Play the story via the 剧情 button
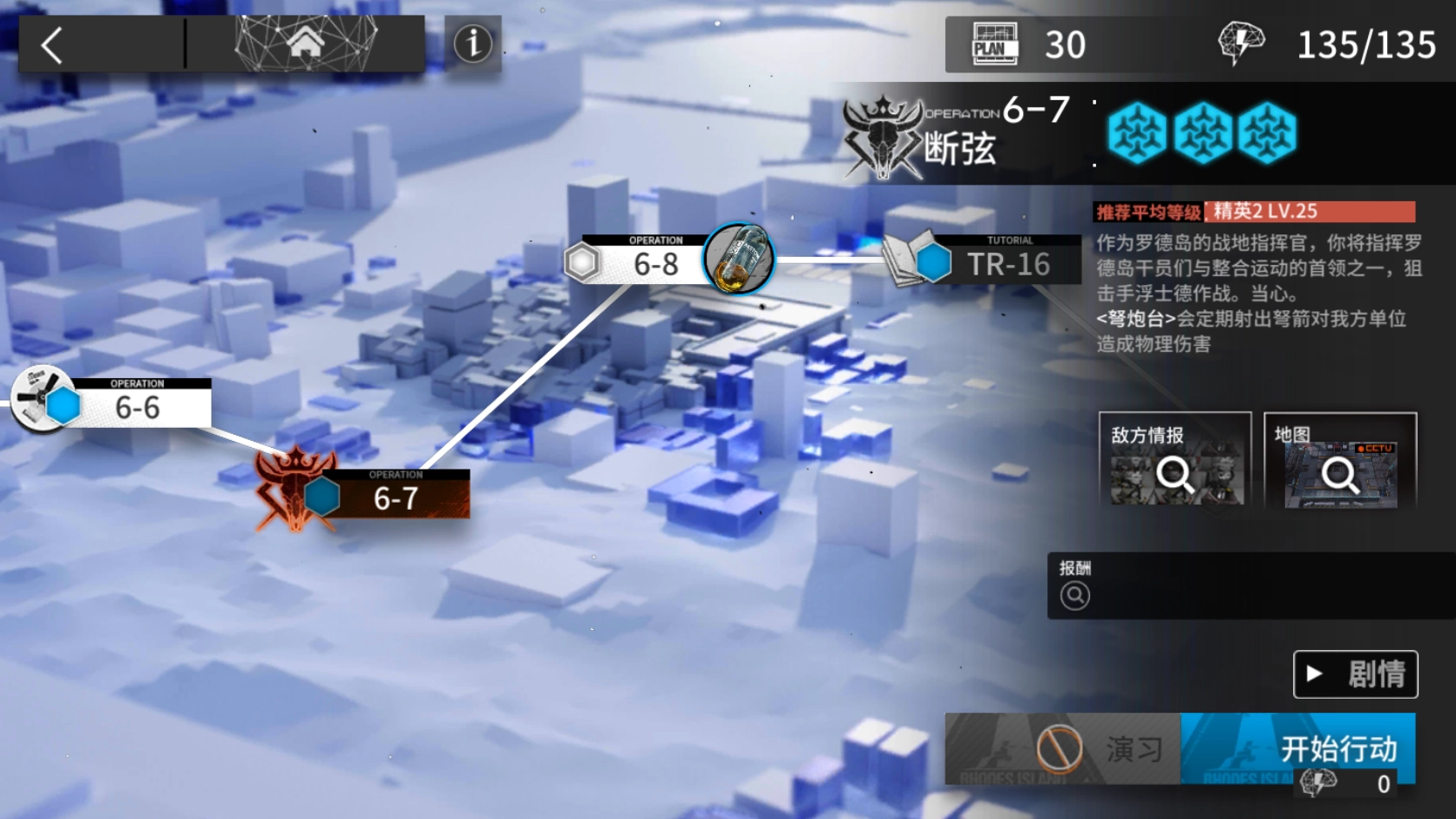 click(1355, 674)
